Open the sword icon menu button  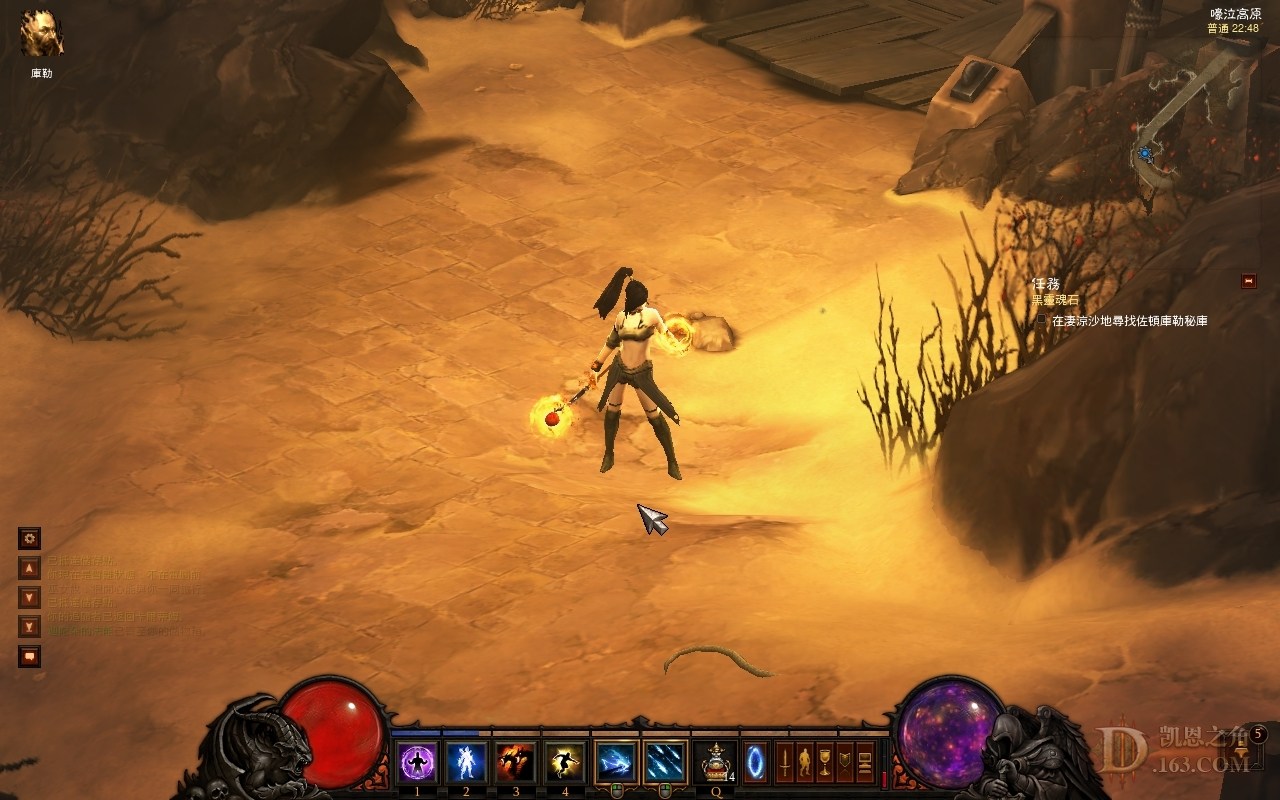pyautogui.click(x=785, y=762)
